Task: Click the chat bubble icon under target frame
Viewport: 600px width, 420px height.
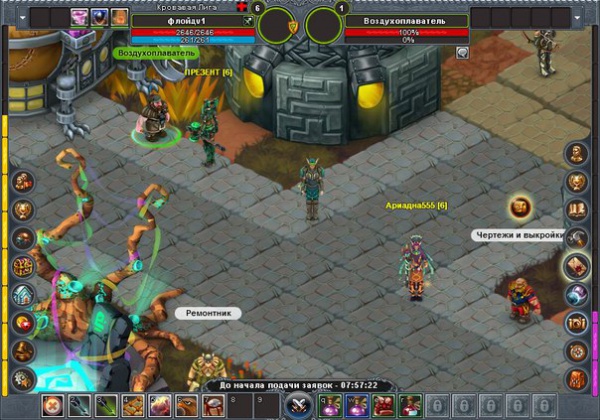Action: pyautogui.click(x=462, y=53)
